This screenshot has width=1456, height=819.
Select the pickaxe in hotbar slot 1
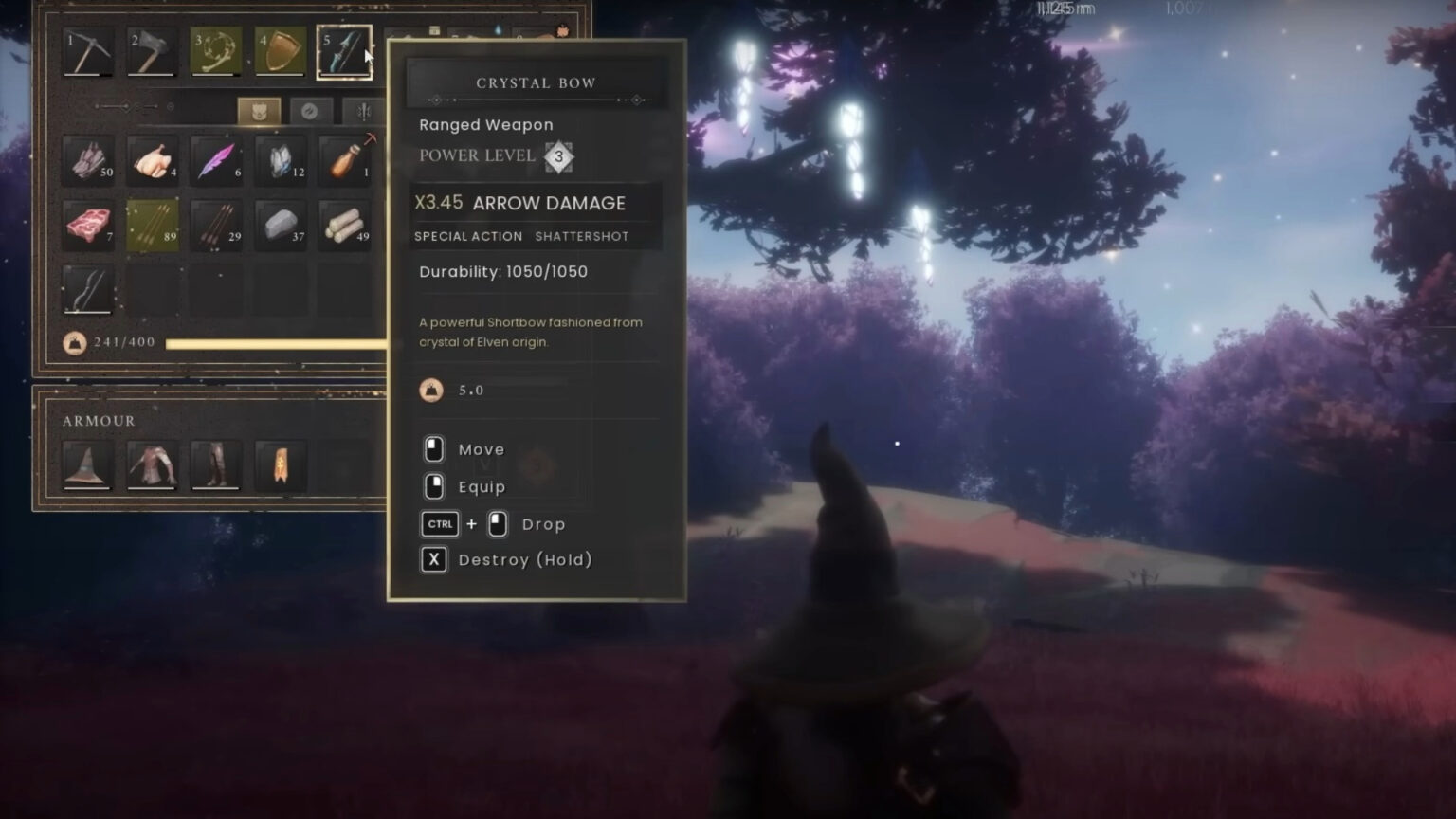click(x=88, y=52)
